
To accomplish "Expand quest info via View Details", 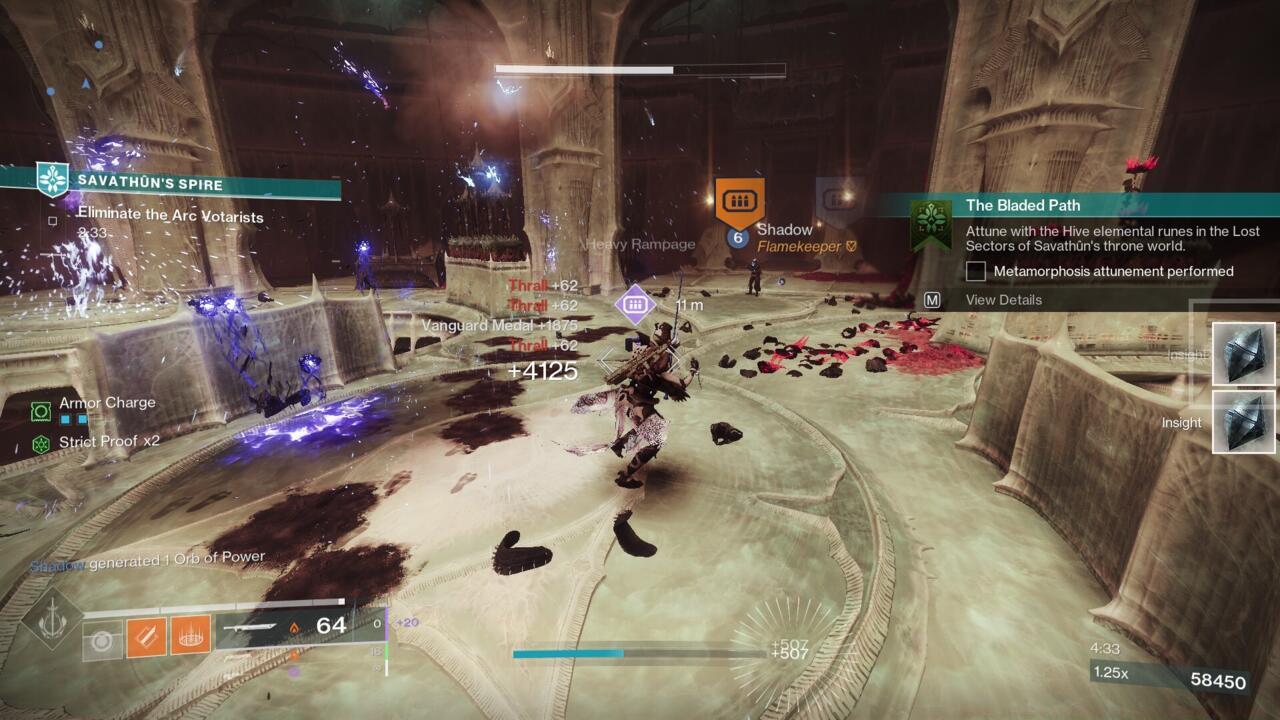I will tap(1003, 300).
